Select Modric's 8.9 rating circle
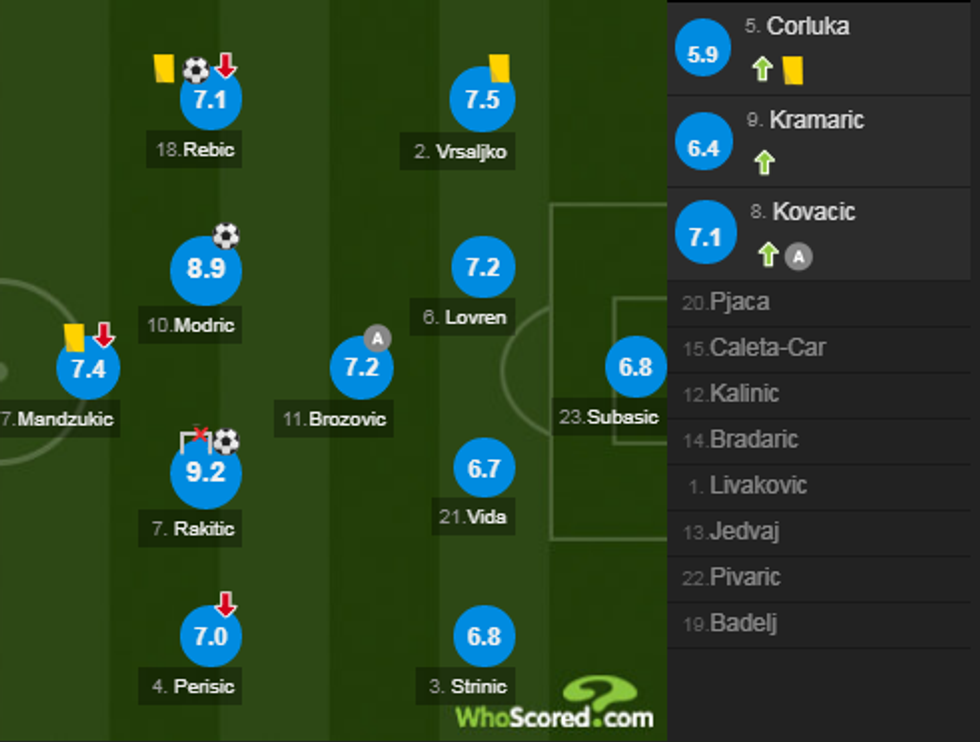Screen dimensions: 980x742 click(x=206, y=270)
